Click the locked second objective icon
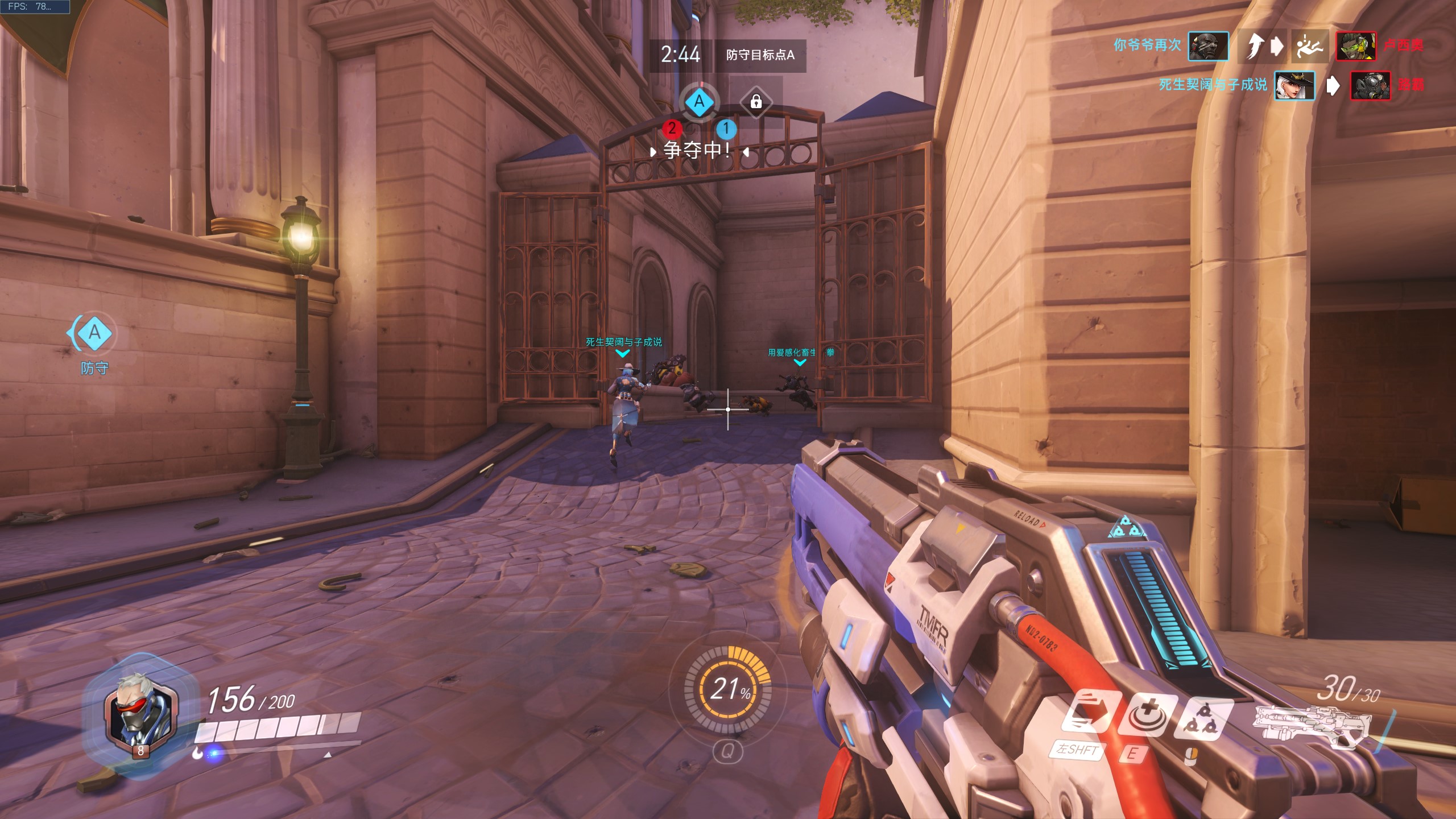The image size is (1456, 819). (756, 102)
